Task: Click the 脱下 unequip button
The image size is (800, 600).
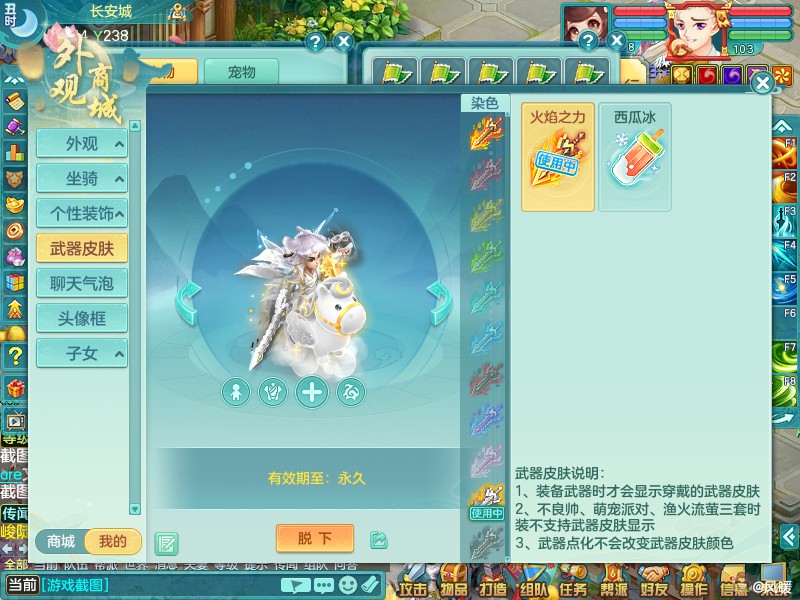Action: (313, 539)
